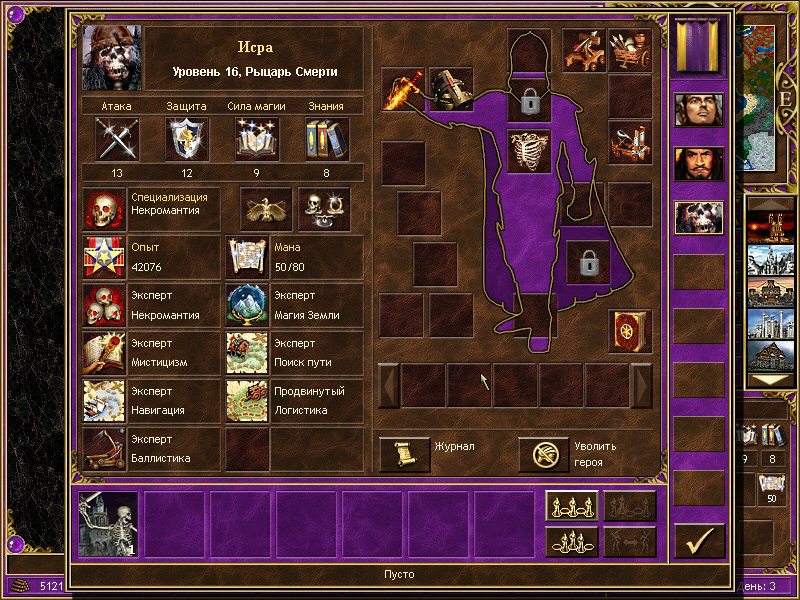Open the red spell book
Image resolution: width=800 pixels, height=600 pixels.
[629, 330]
